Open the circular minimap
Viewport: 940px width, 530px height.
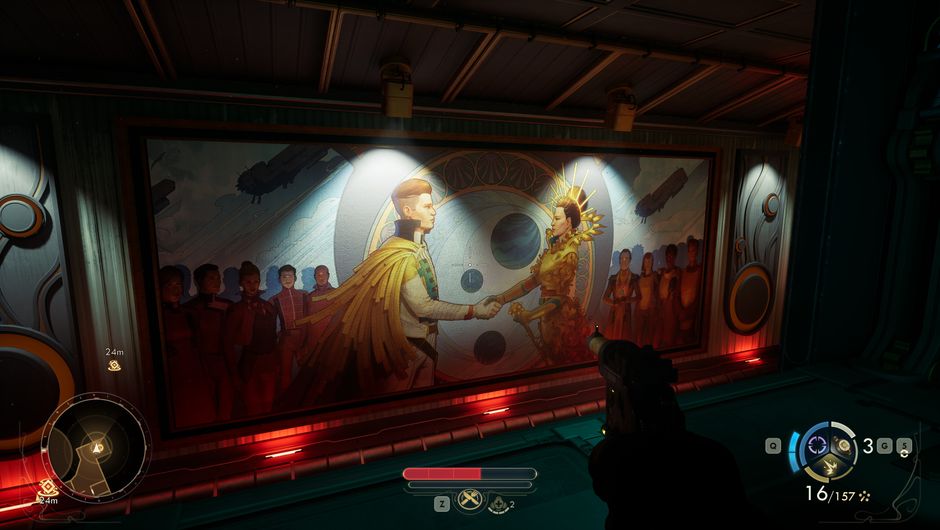96,446
